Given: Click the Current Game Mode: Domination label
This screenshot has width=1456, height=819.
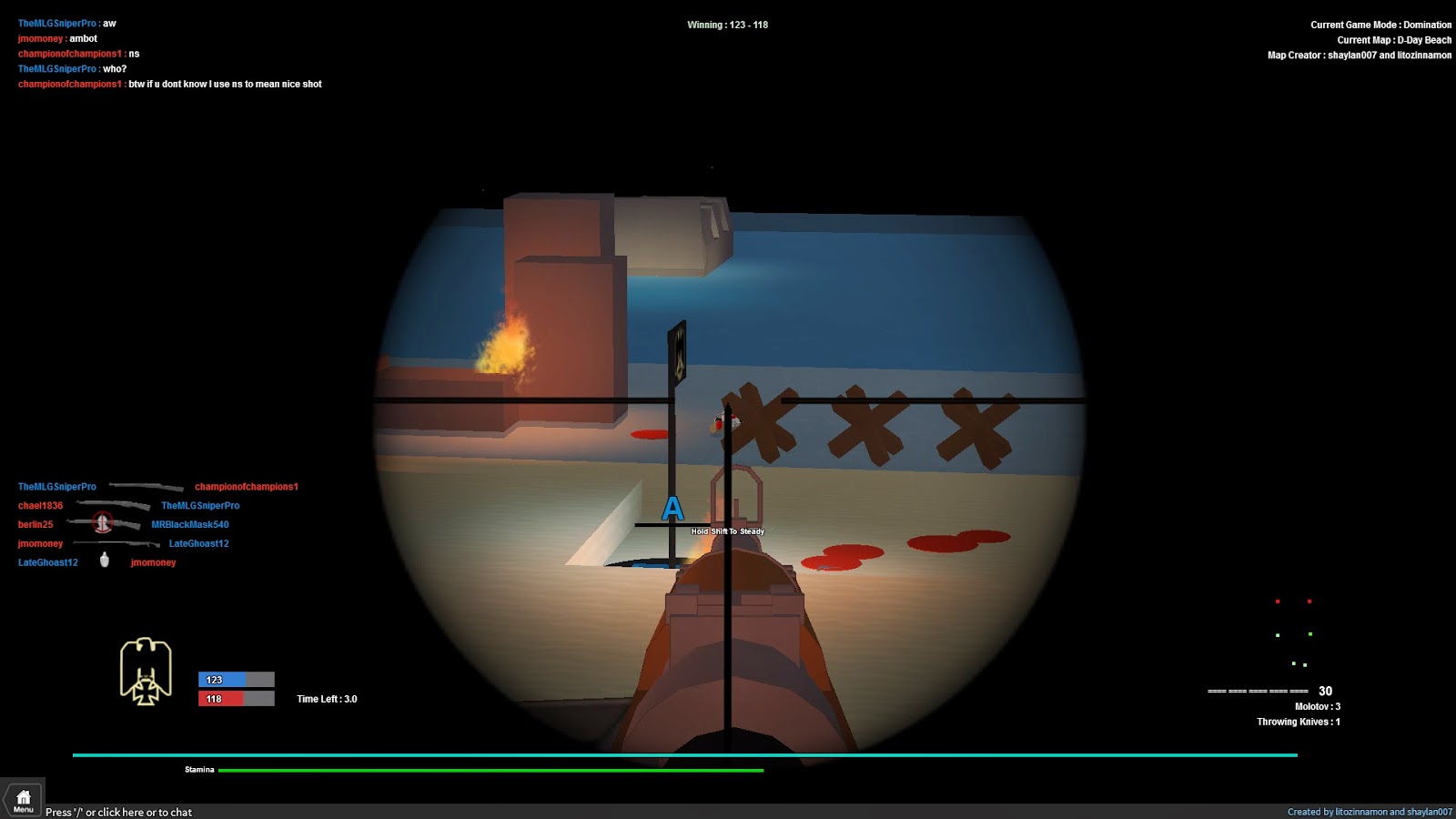Looking at the screenshot, I should point(1380,25).
